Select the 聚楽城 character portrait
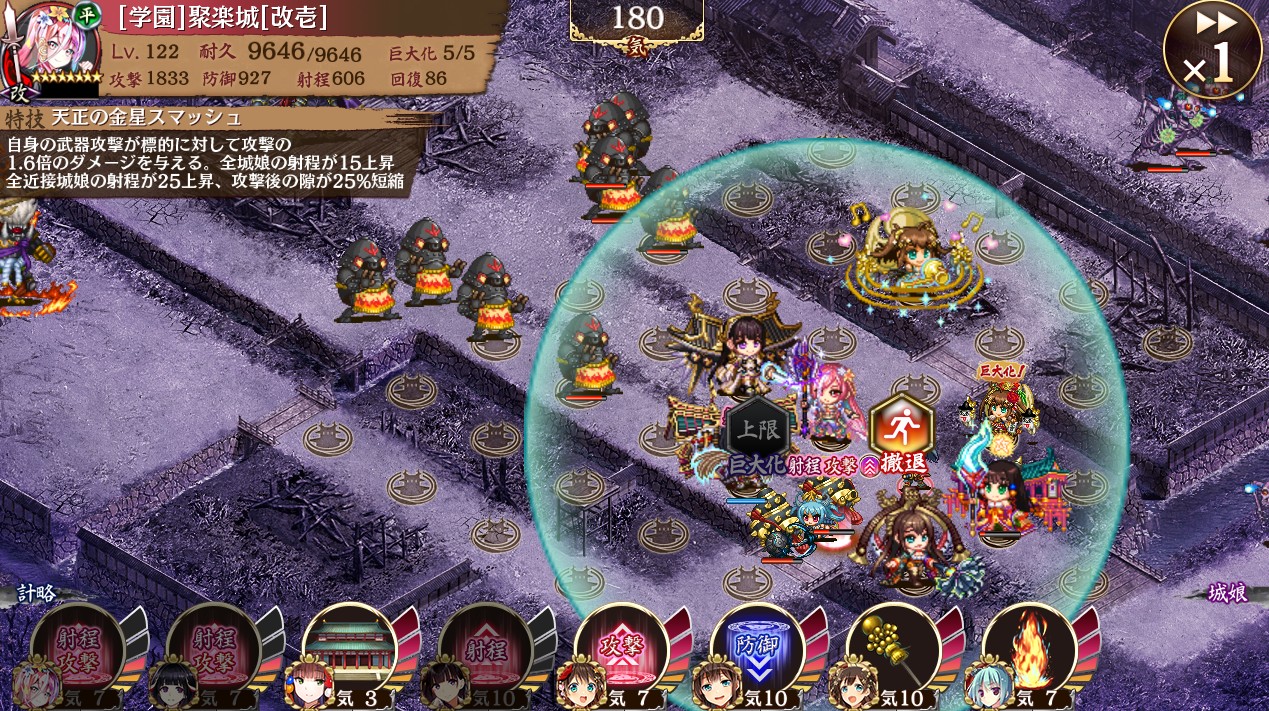Image resolution: width=1269 pixels, height=711 pixels. tap(52, 45)
